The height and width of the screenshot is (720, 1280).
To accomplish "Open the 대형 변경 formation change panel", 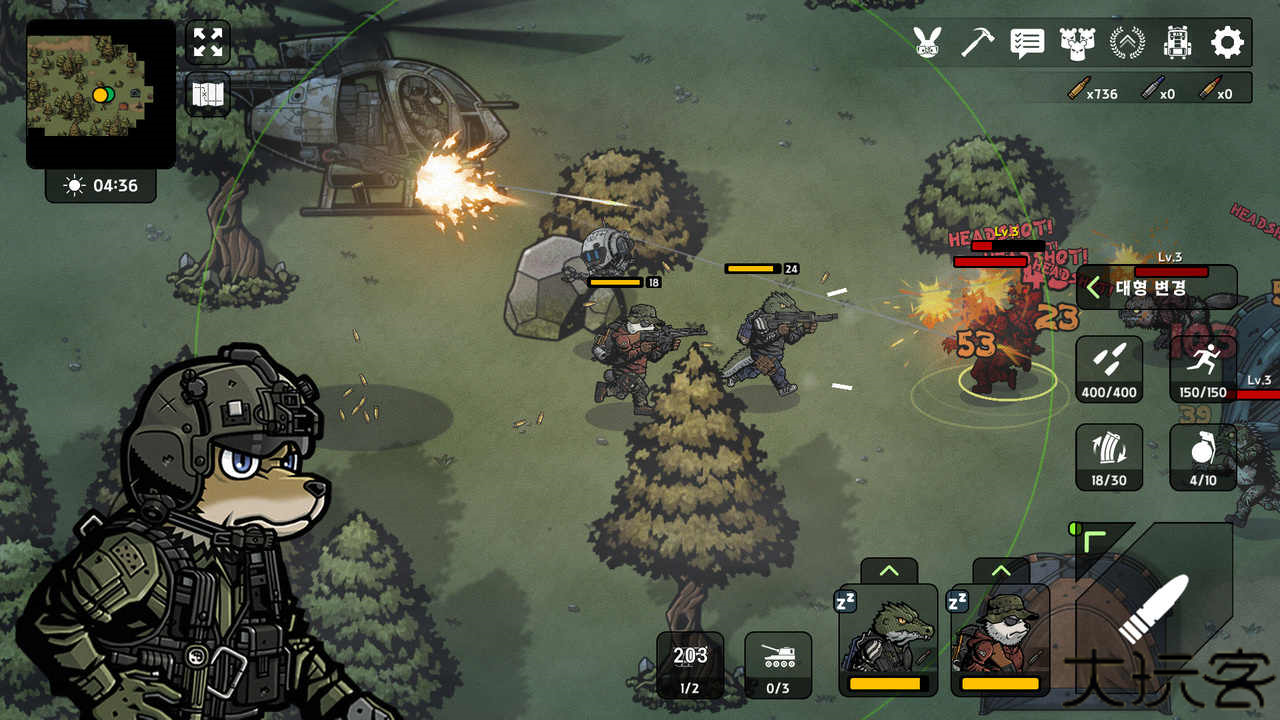I will pyautogui.click(x=1155, y=288).
